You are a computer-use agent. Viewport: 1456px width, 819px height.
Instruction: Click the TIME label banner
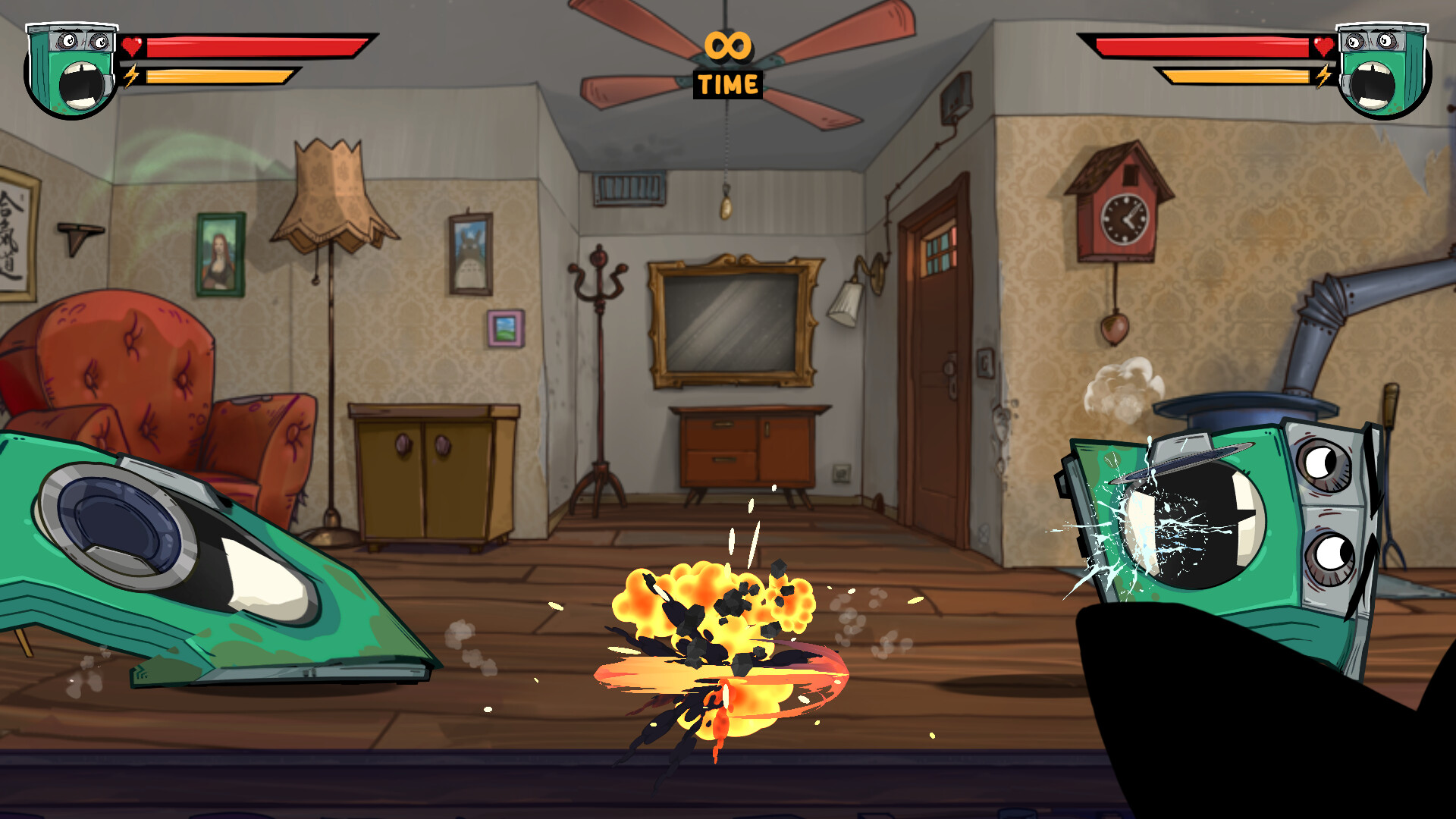click(729, 85)
